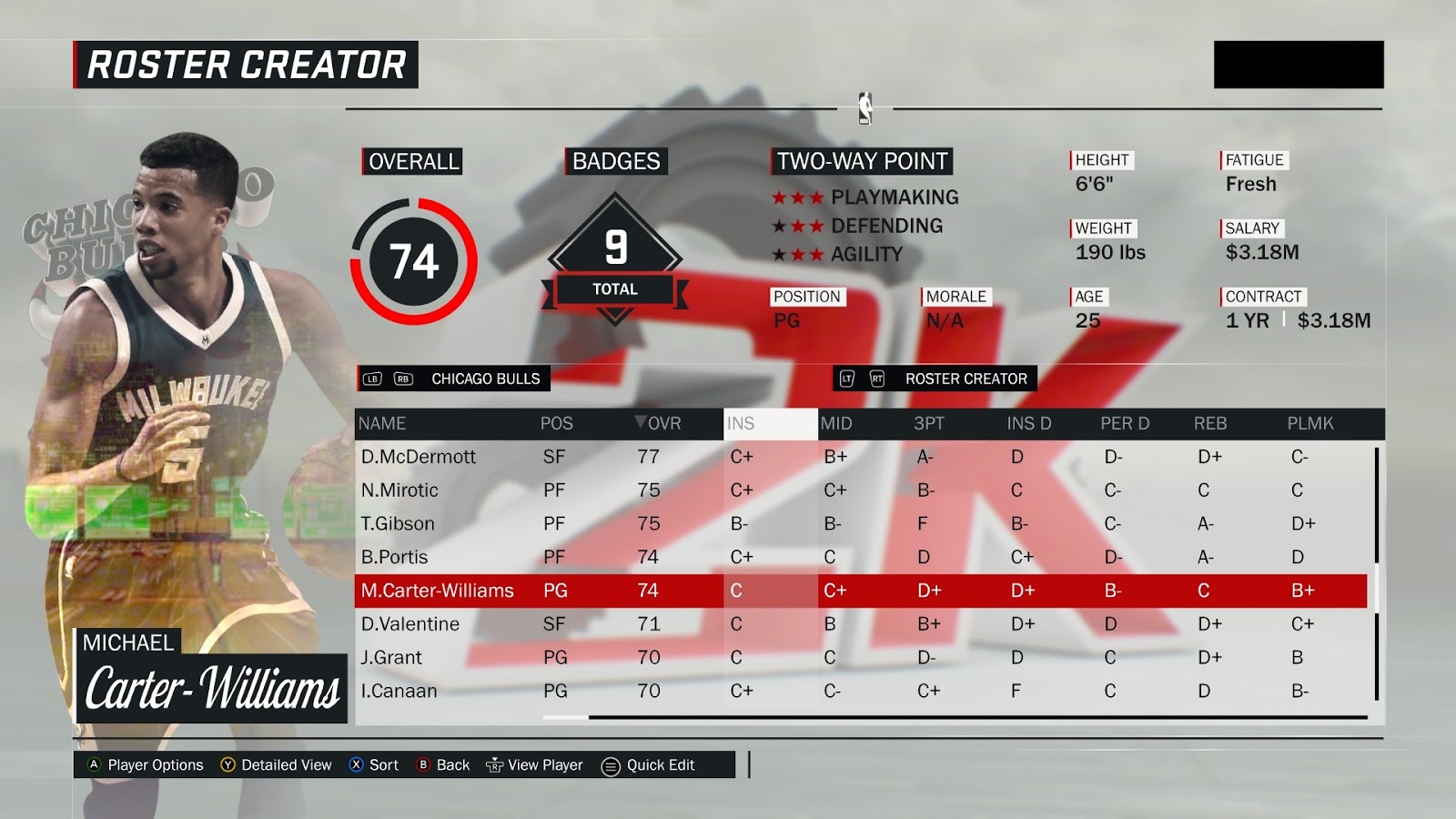Viewport: 1456px width, 819px height.
Task: Sort by the 3PT column header
Action: point(928,424)
